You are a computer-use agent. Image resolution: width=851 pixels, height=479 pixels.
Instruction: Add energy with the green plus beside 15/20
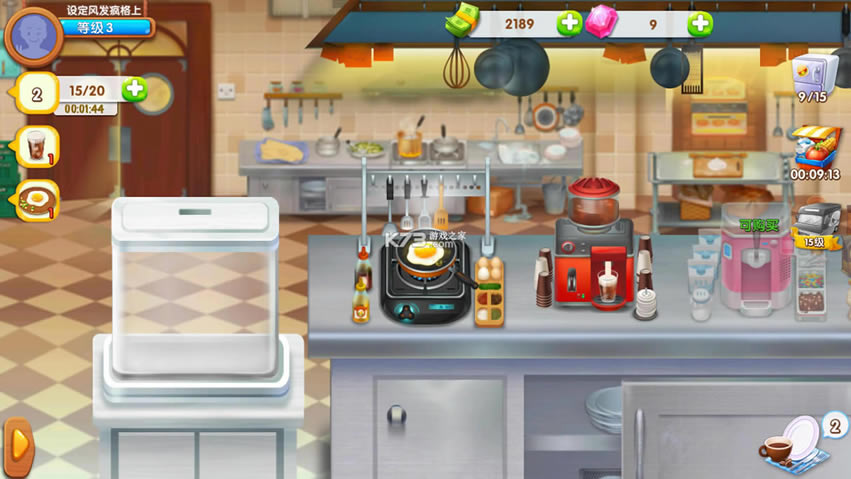[134, 90]
